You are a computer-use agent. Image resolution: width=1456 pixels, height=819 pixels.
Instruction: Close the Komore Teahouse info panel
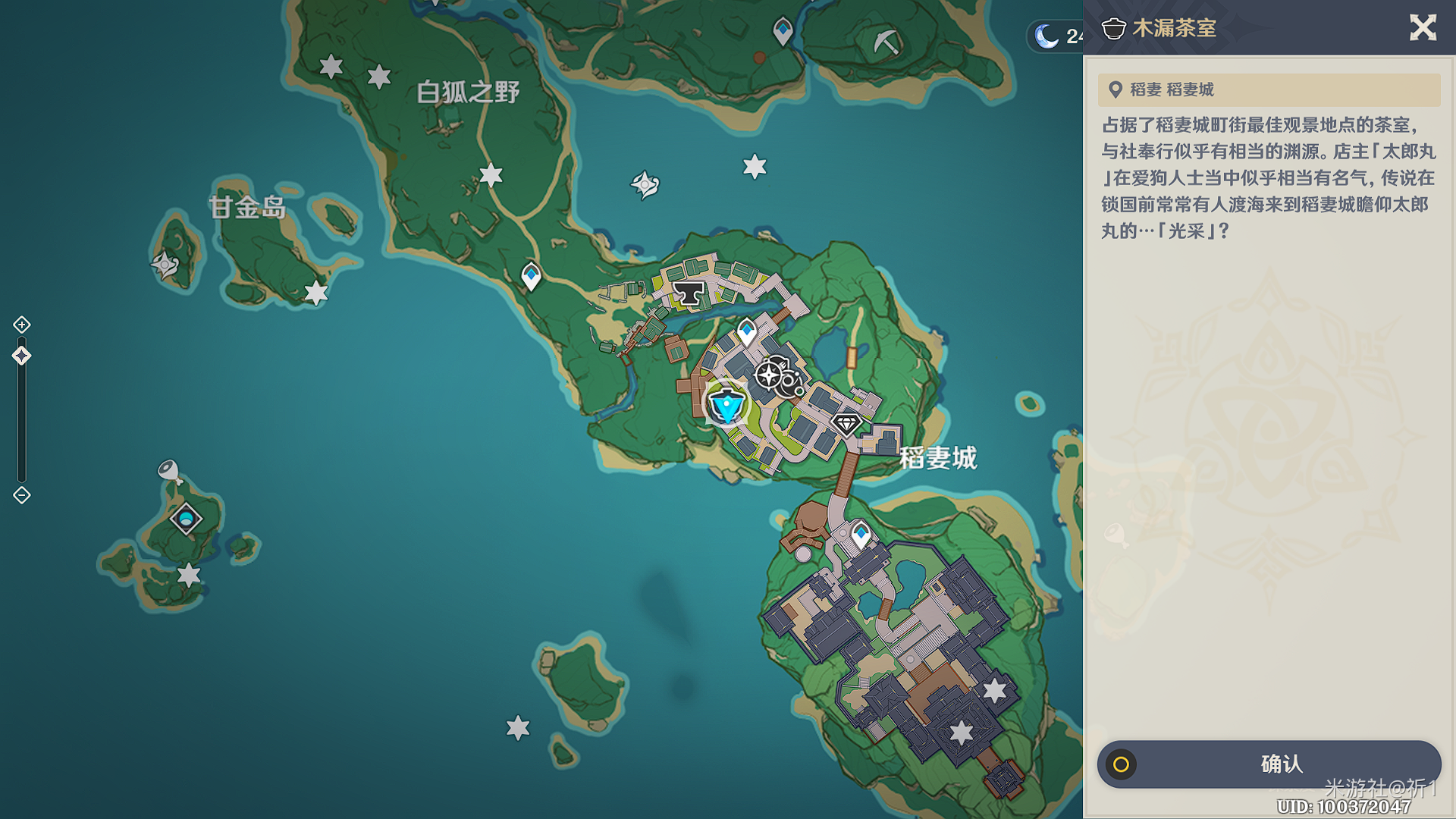(1423, 28)
